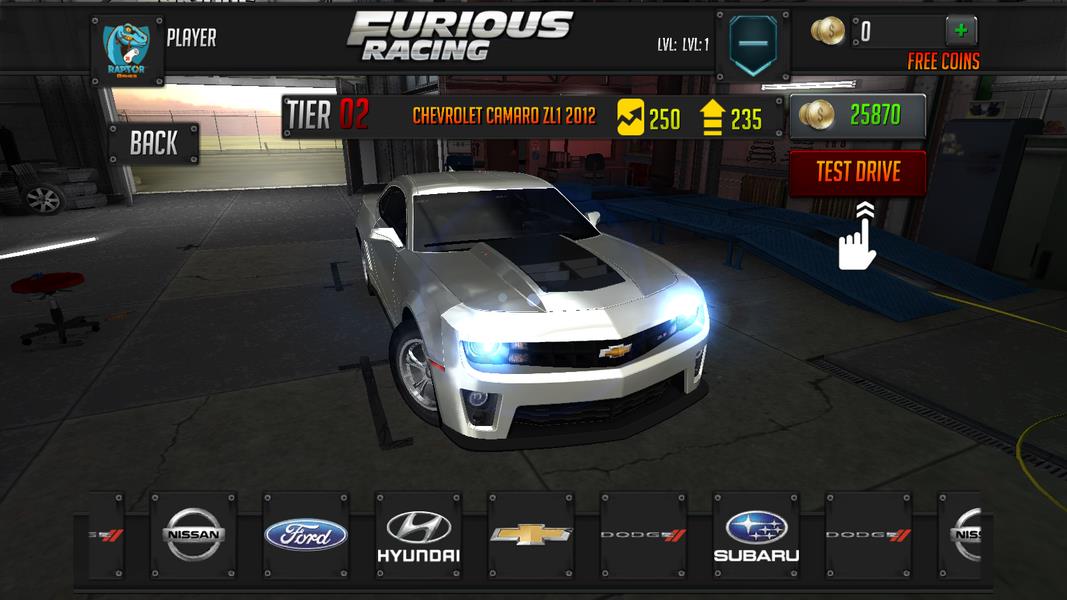Start a test drive of the Camaro
The height and width of the screenshot is (600, 1067).
coord(857,172)
